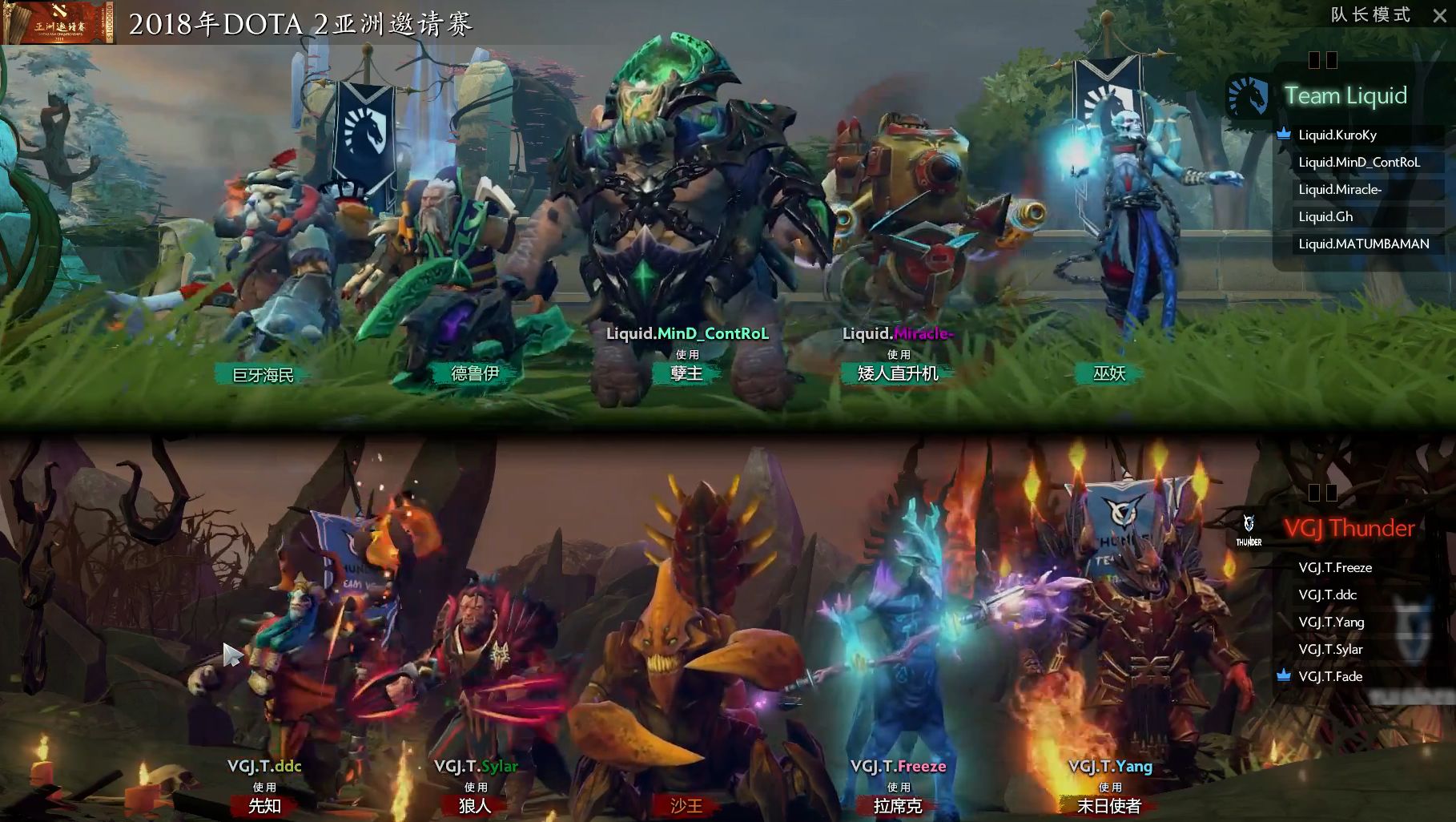The image size is (1456, 822).
Task: Click the 先知 label under VGJ.T.ddc
Action: pyautogui.click(x=263, y=806)
